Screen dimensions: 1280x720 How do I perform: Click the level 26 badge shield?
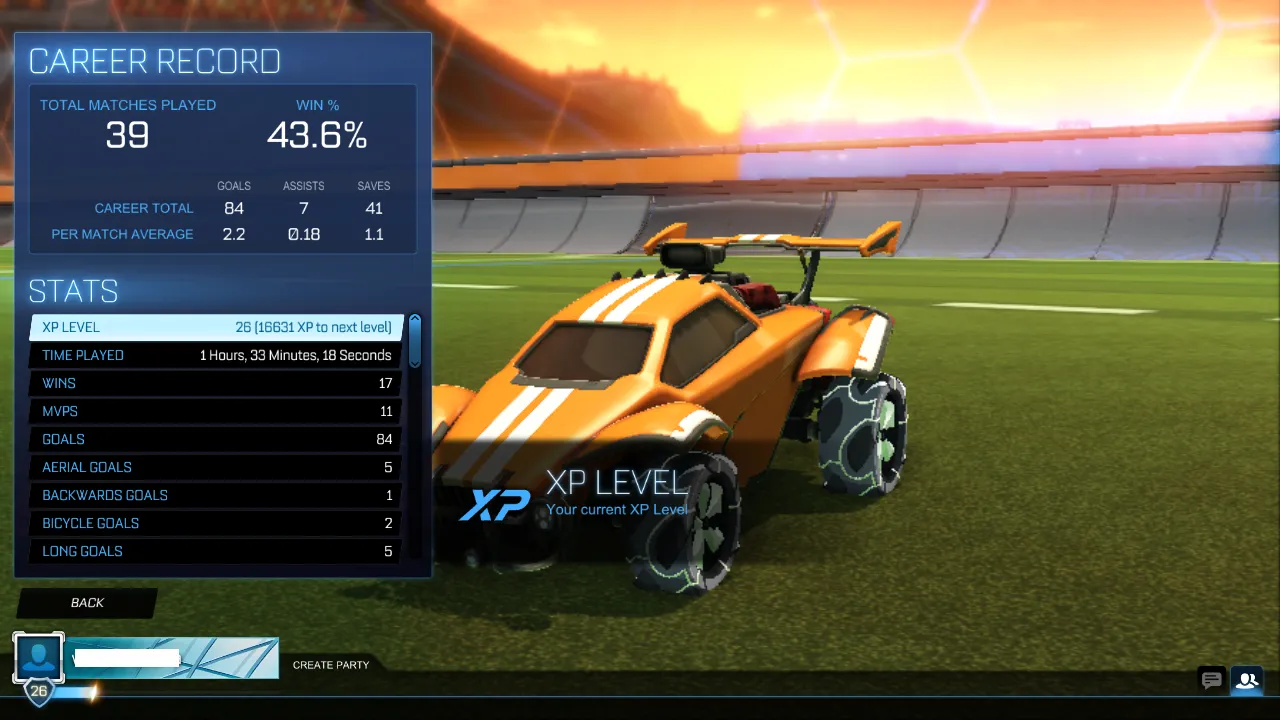pyautogui.click(x=38, y=691)
